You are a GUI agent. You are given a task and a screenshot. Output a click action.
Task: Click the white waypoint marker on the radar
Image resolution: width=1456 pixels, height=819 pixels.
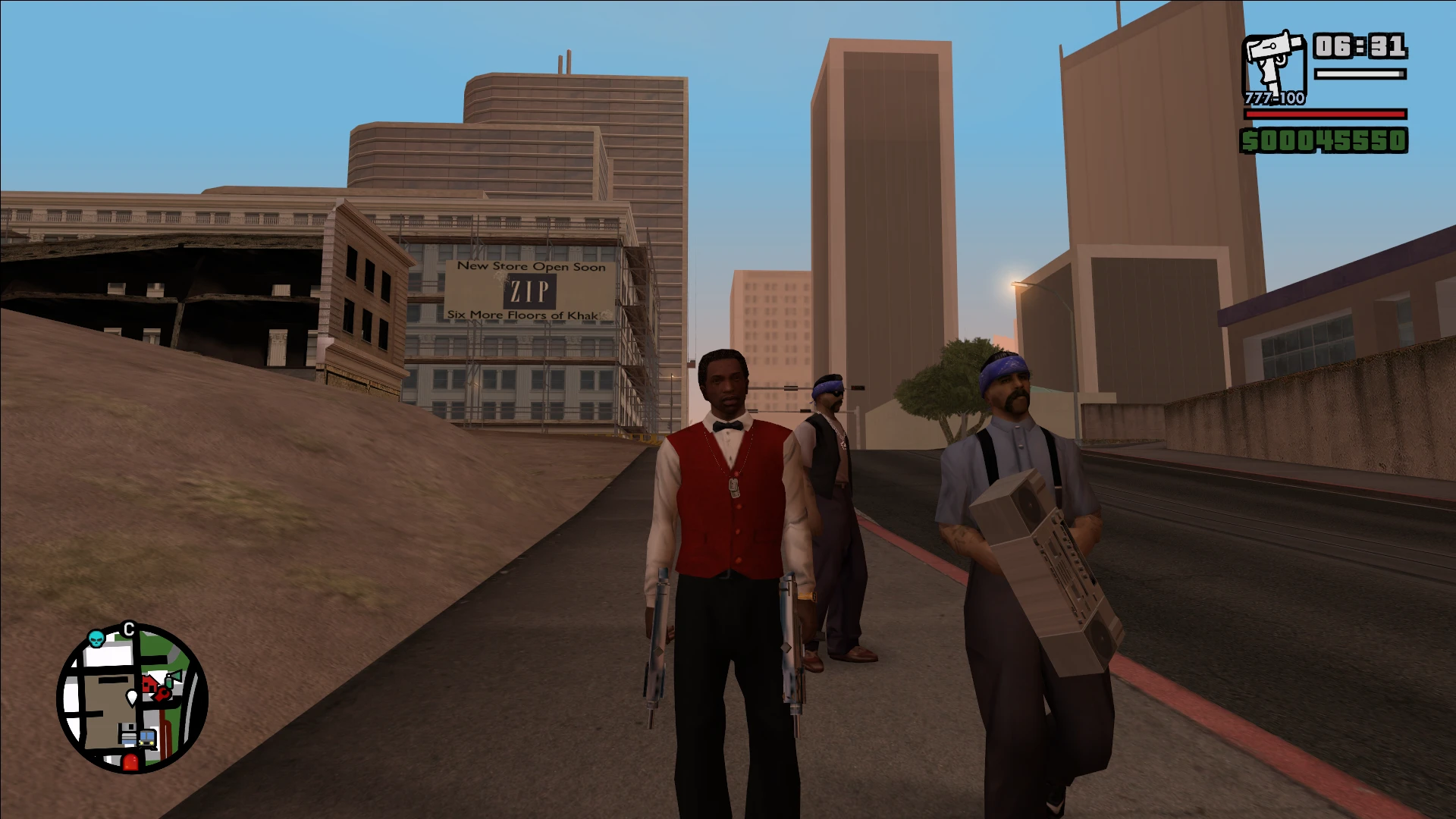click(132, 698)
